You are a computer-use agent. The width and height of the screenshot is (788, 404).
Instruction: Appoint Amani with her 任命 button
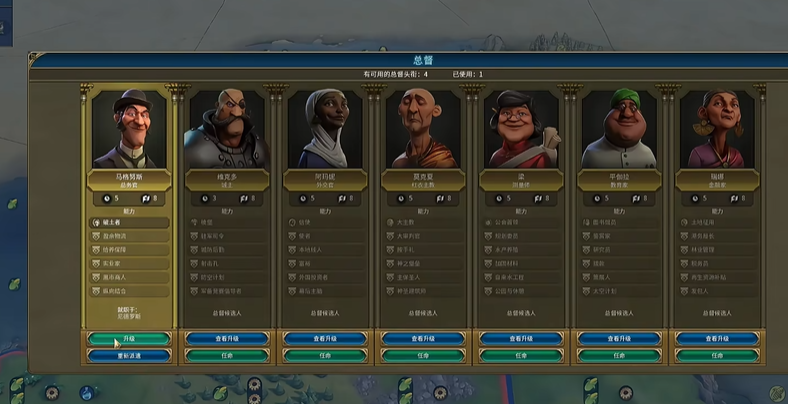point(325,355)
